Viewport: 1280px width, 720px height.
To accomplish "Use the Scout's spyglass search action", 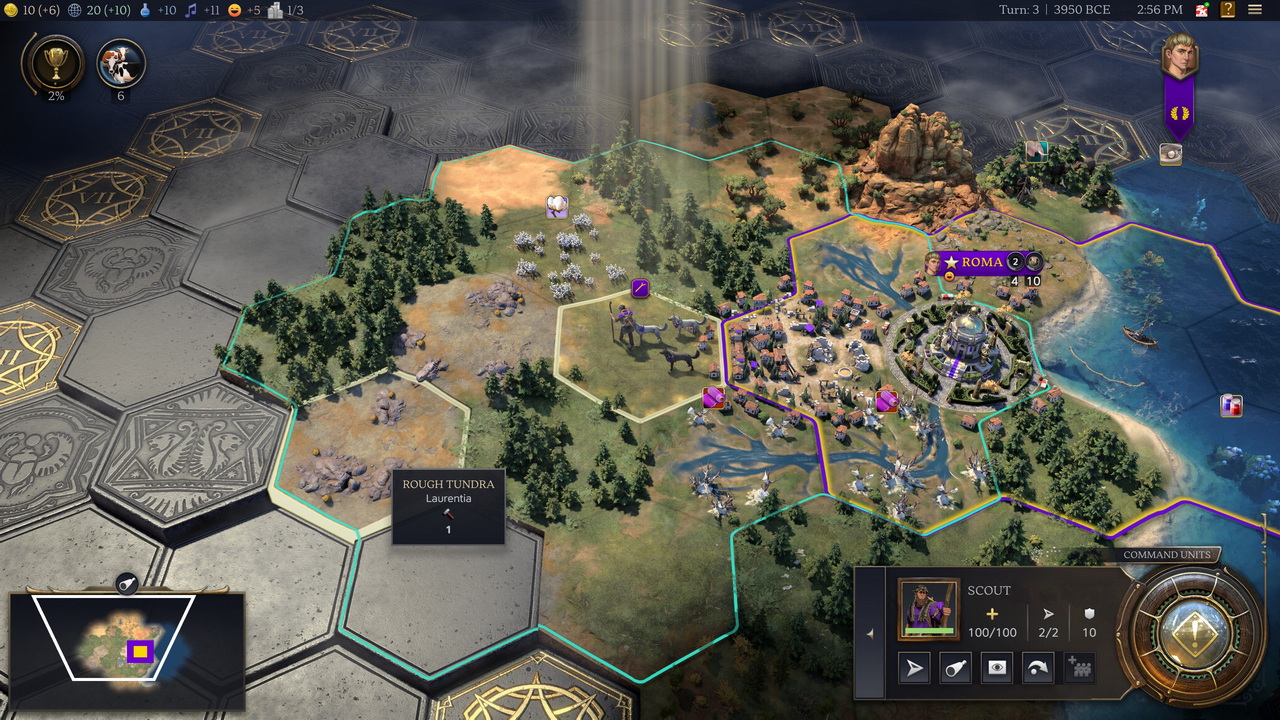I will point(956,668).
